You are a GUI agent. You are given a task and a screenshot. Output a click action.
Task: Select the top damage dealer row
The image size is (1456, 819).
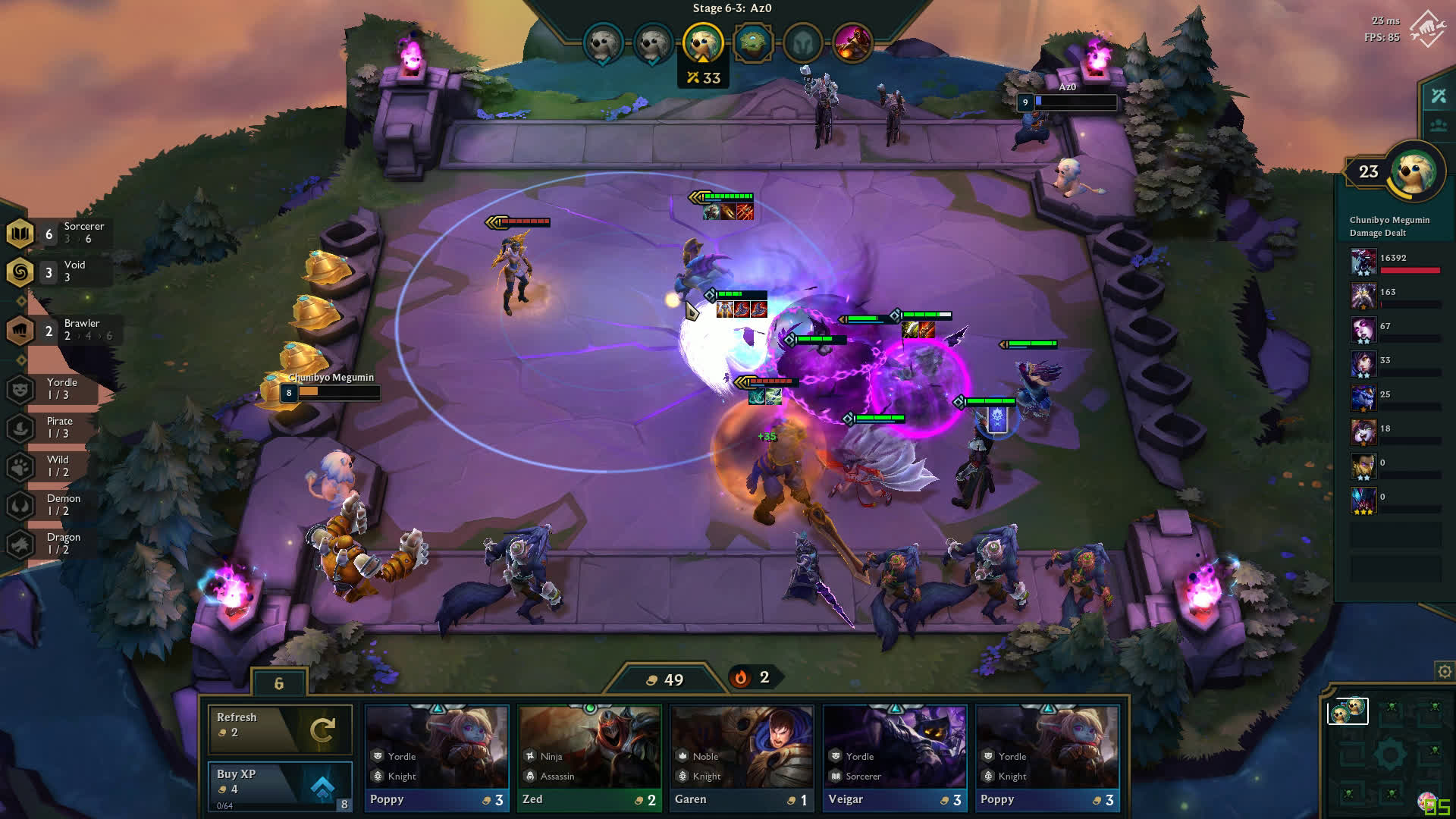pyautogui.click(x=1395, y=262)
